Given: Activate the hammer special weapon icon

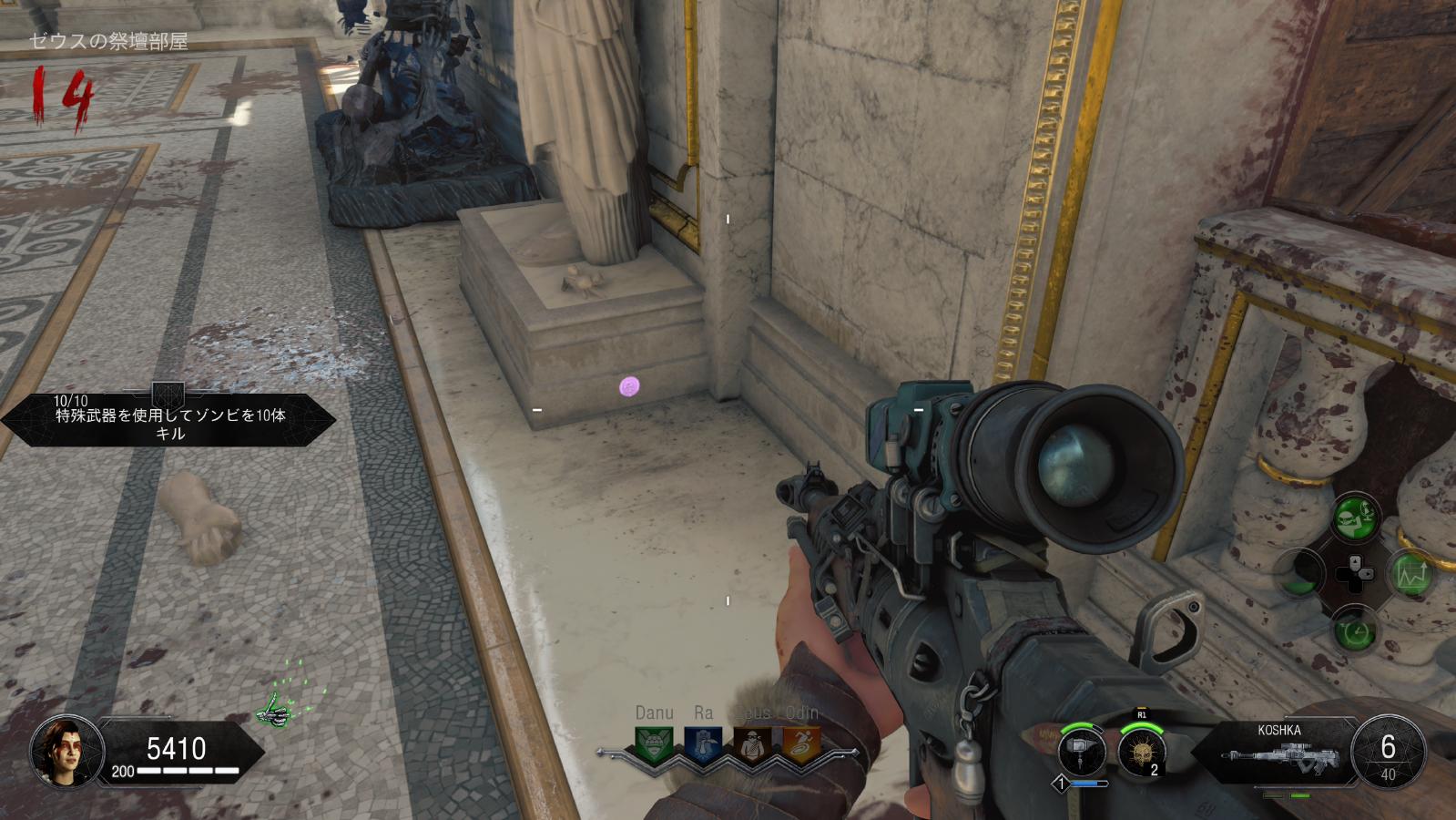Looking at the screenshot, I should (1082, 753).
